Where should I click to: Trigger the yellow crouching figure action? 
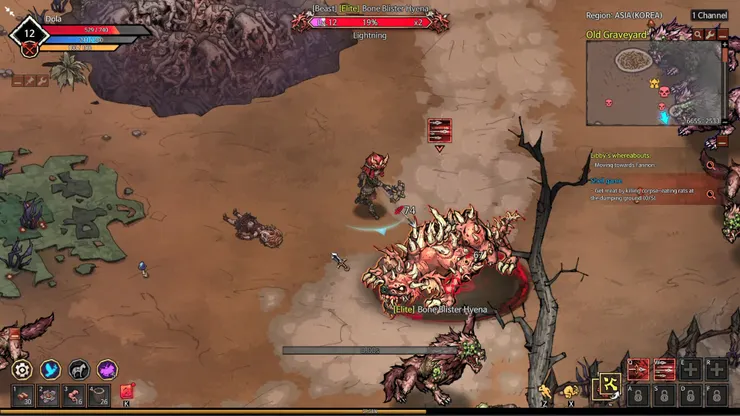tap(569, 390)
